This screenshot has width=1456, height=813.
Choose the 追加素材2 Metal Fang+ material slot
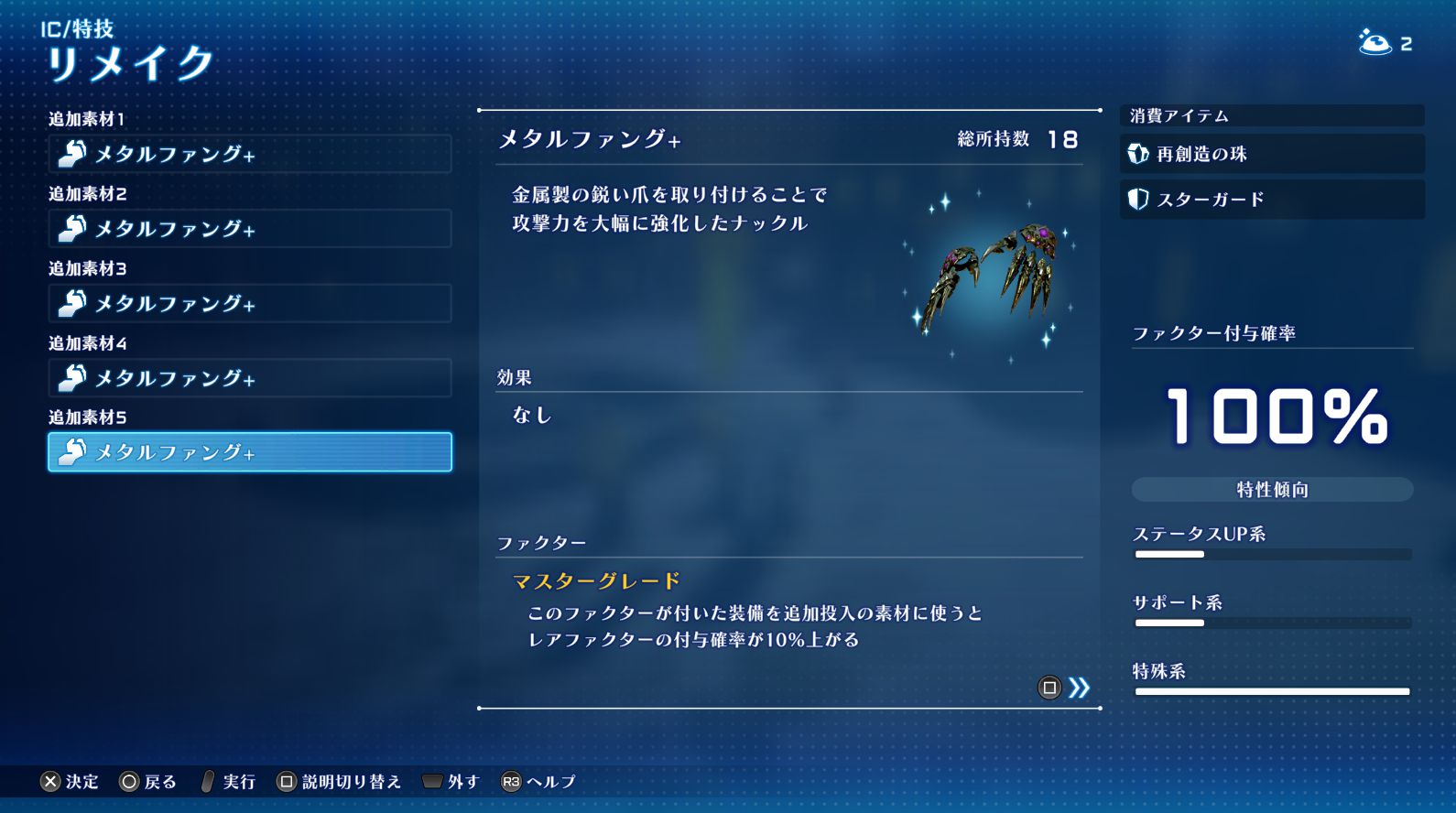pyautogui.click(x=249, y=229)
